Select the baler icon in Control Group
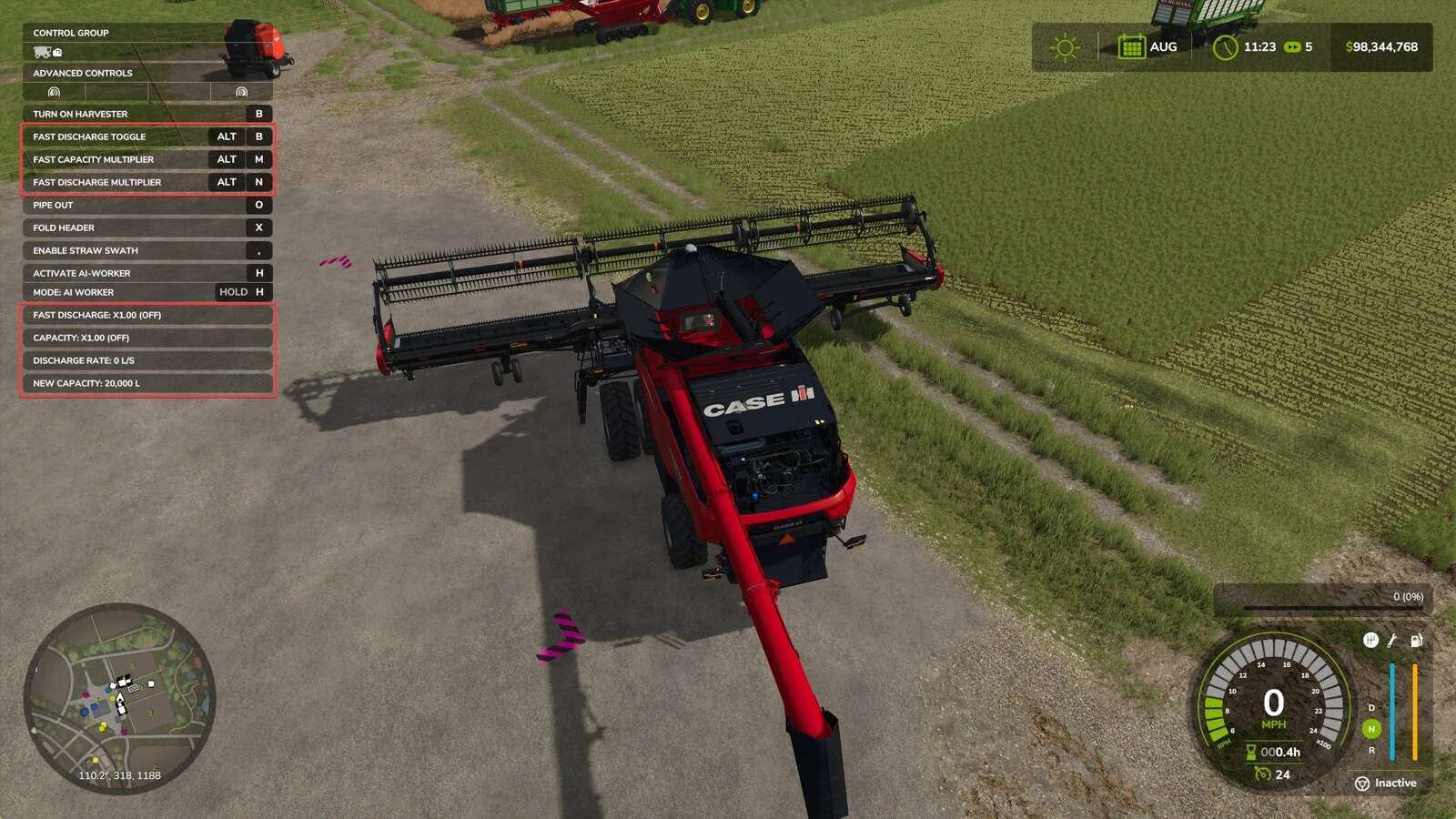This screenshot has width=1456, height=819. (57, 53)
